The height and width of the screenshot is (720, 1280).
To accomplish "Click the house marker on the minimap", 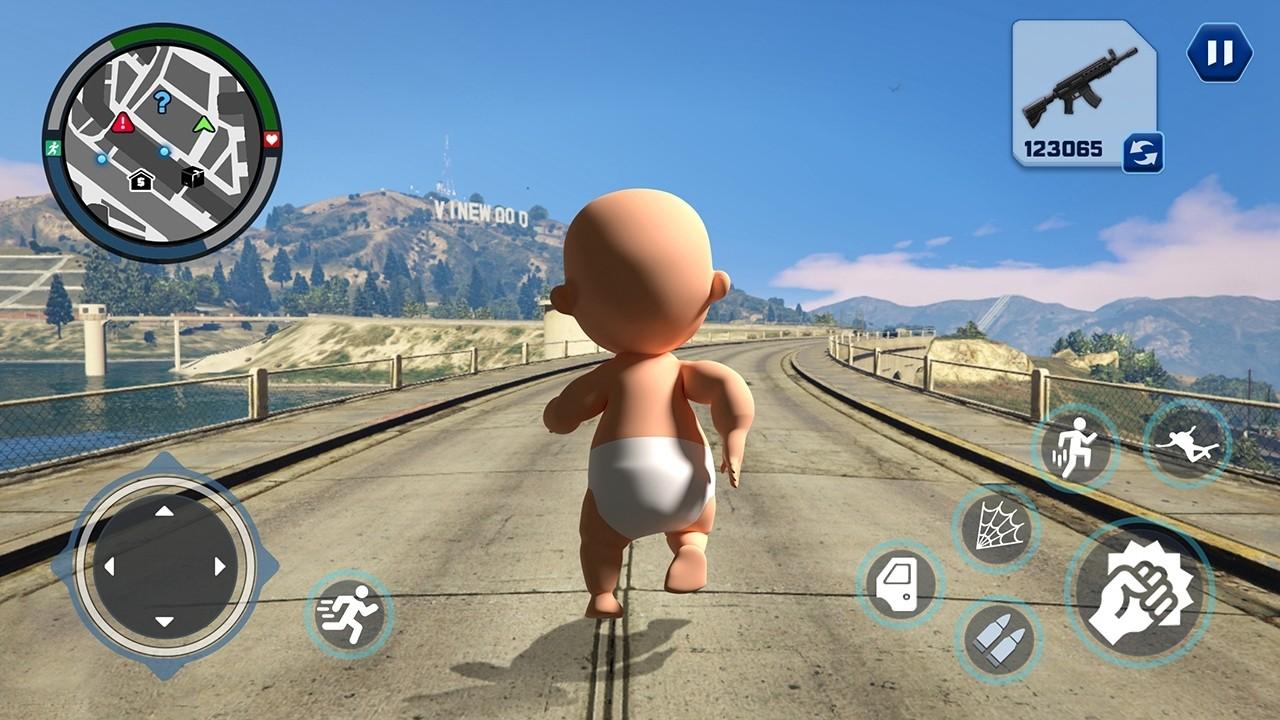I will (141, 180).
